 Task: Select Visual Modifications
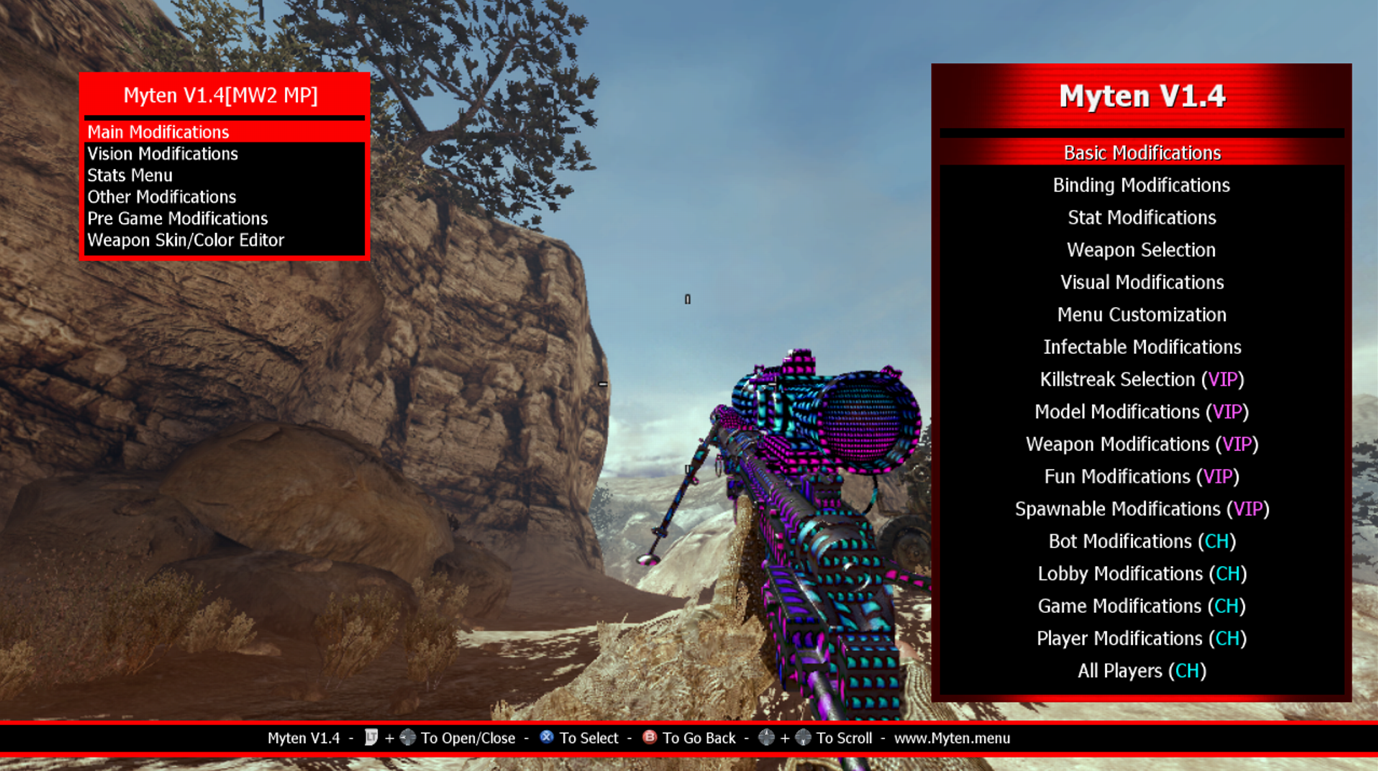[x=1141, y=282]
